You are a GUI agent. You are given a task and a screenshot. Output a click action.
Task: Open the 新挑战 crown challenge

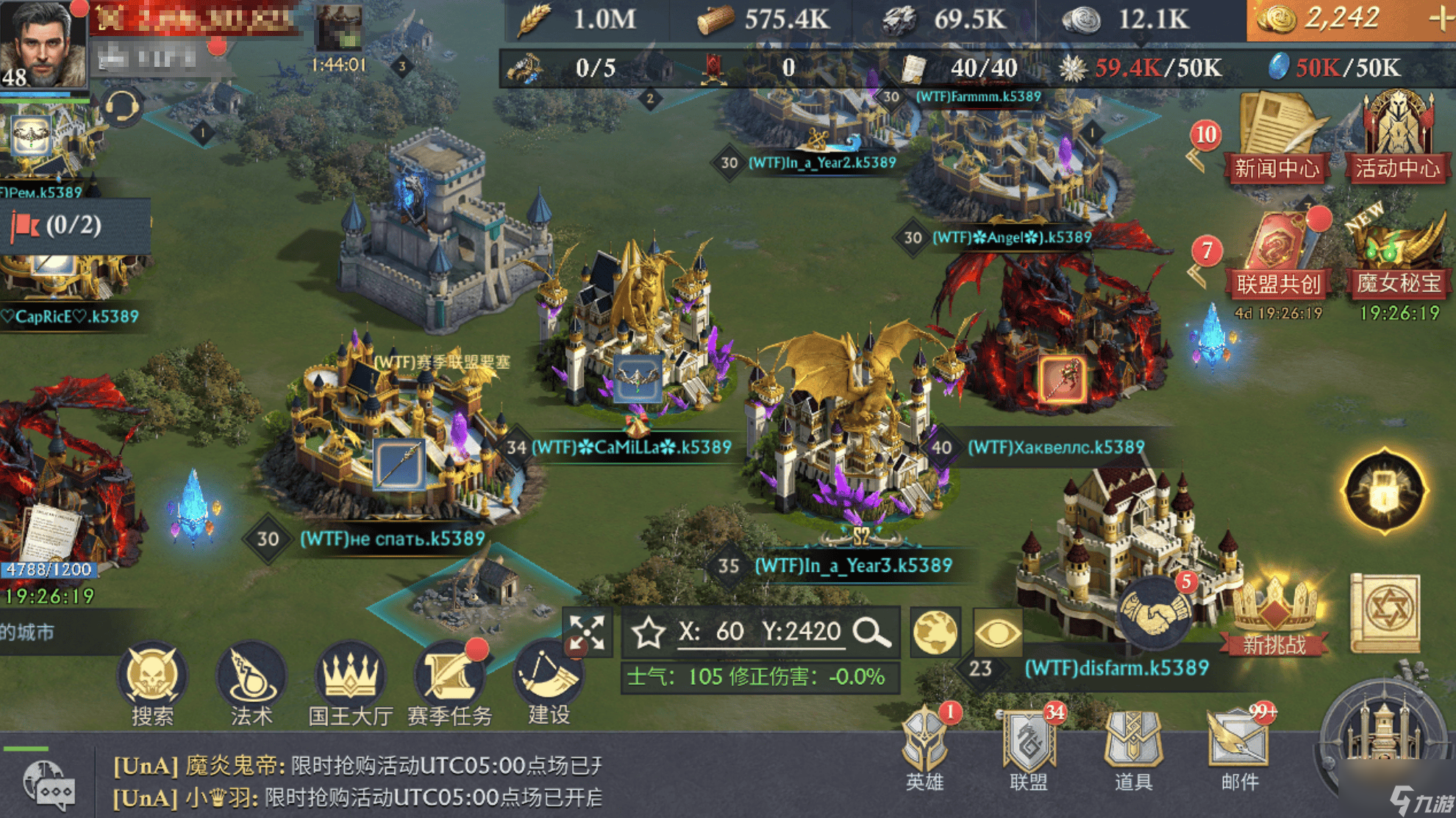point(1274,617)
